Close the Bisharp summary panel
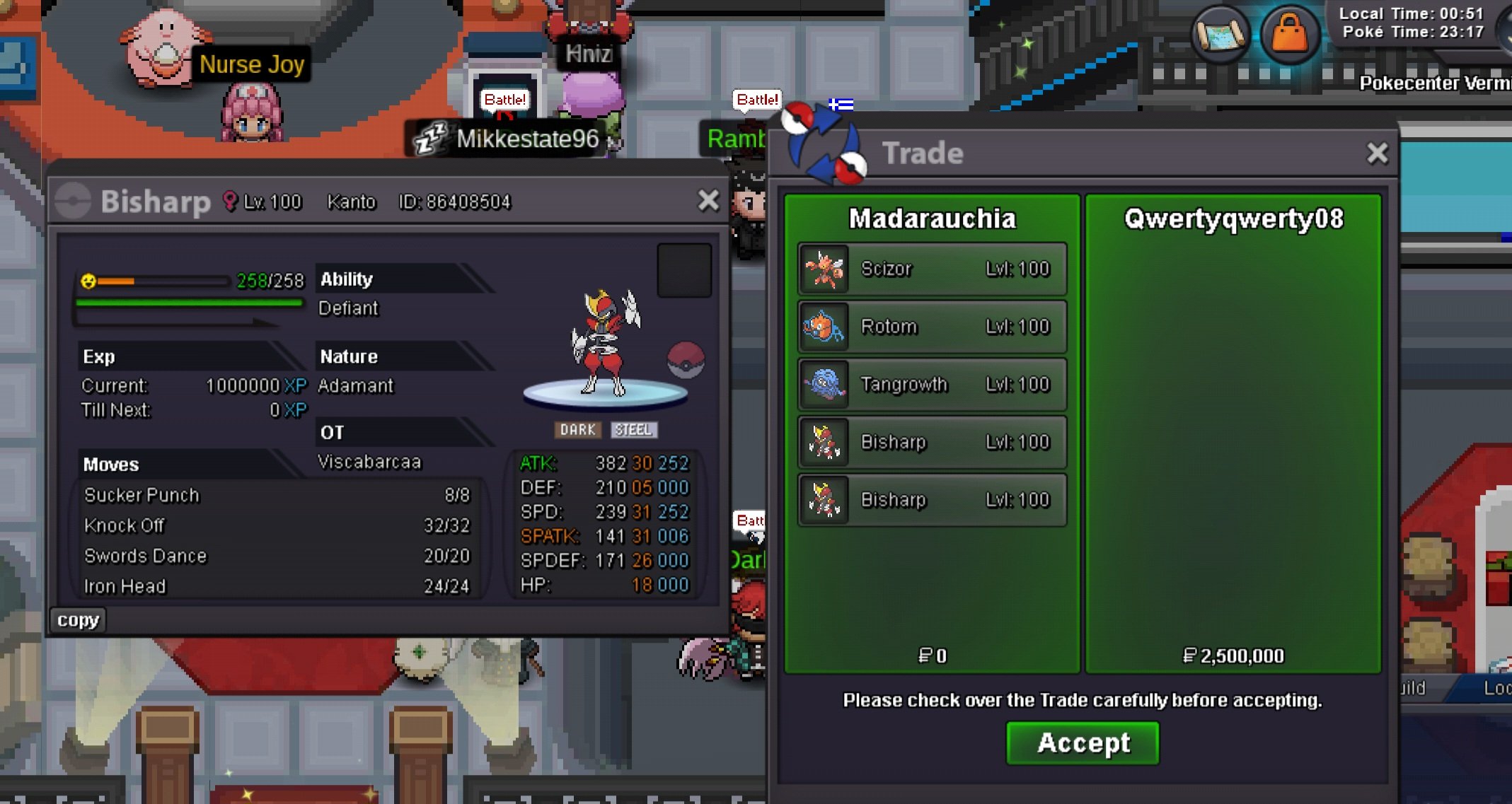This screenshot has height=804, width=1512. click(708, 201)
